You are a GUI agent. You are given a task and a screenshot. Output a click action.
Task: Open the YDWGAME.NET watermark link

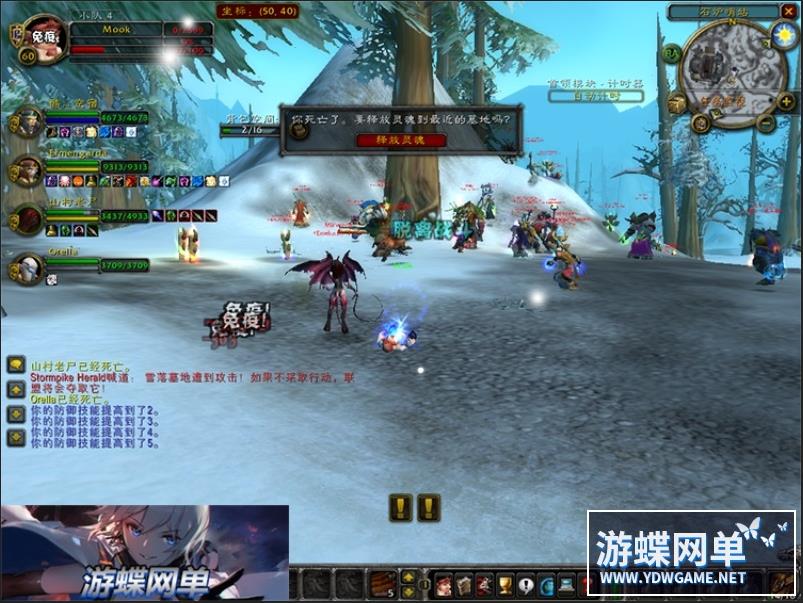pyautogui.click(x=671, y=577)
